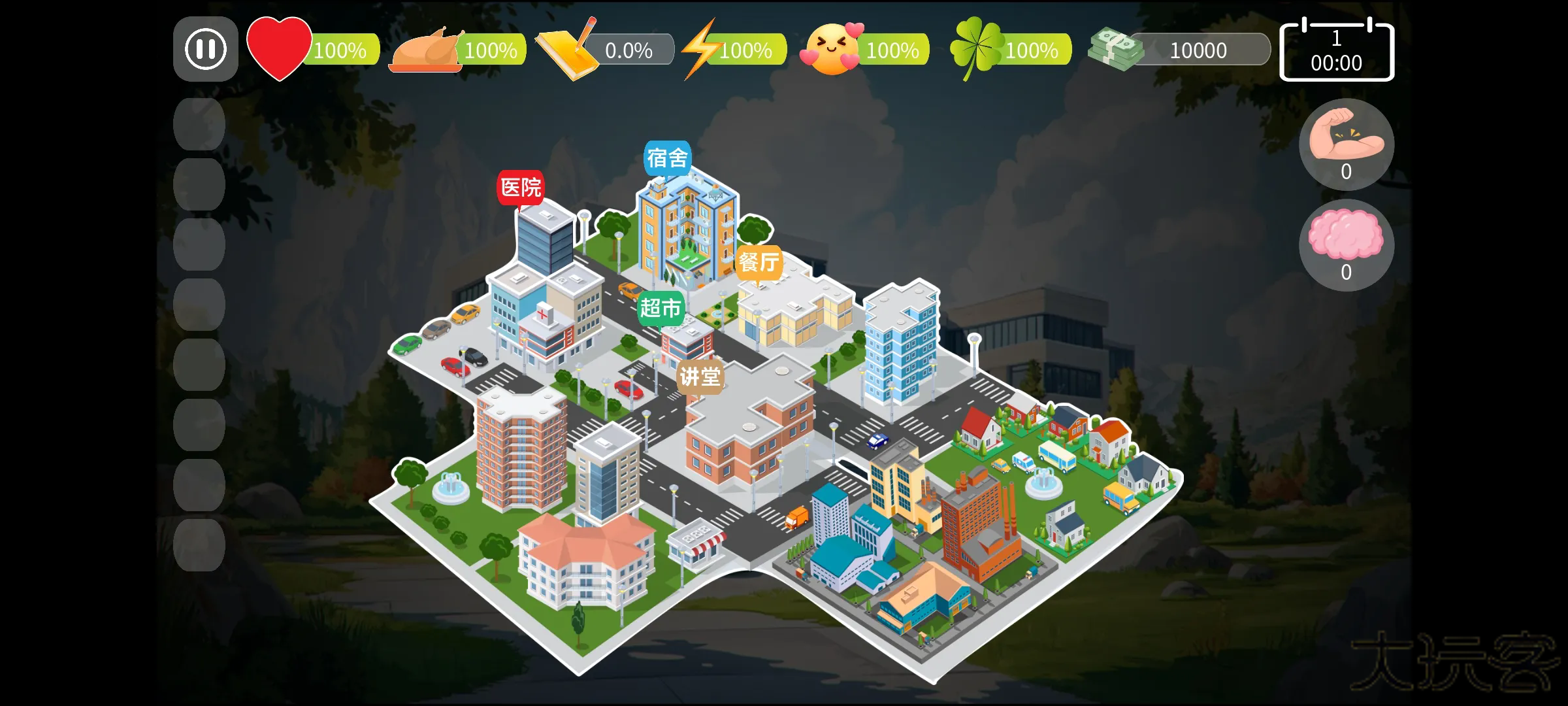Go to the 讲堂 lecture hall
Viewport: 1568px width, 706px height.
700,376
